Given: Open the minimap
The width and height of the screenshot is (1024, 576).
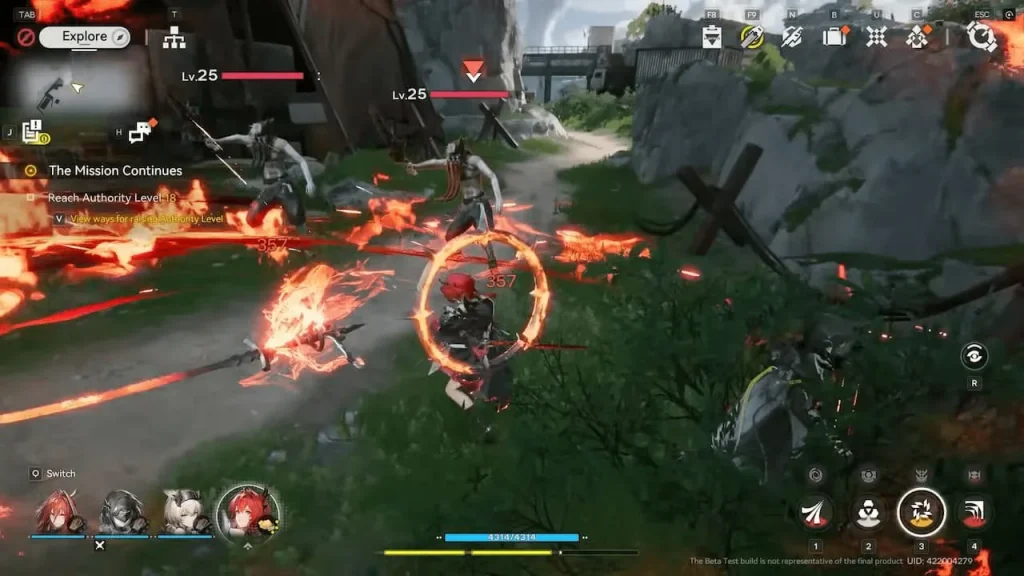Looking at the screenshot, I should pyautogui.click(x=78, y=87).
